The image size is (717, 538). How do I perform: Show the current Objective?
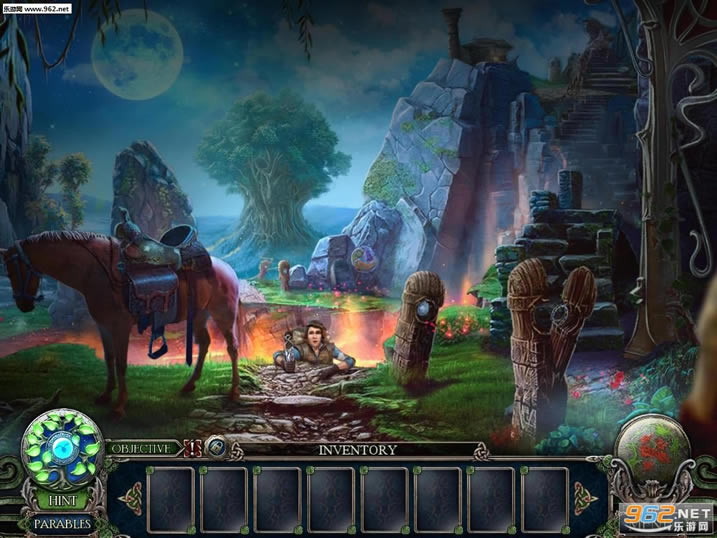[140, 449]
